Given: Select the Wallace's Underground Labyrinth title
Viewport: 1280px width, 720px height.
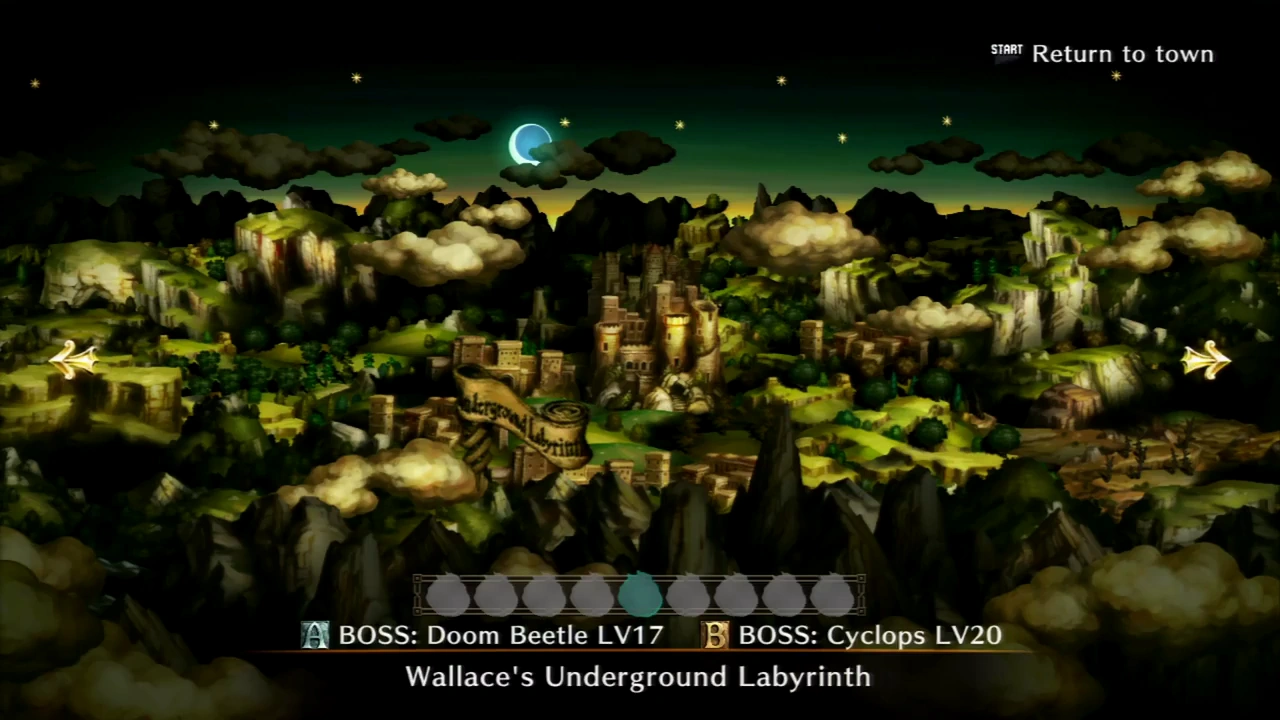Looking at the screenshot, I should 638,677.
